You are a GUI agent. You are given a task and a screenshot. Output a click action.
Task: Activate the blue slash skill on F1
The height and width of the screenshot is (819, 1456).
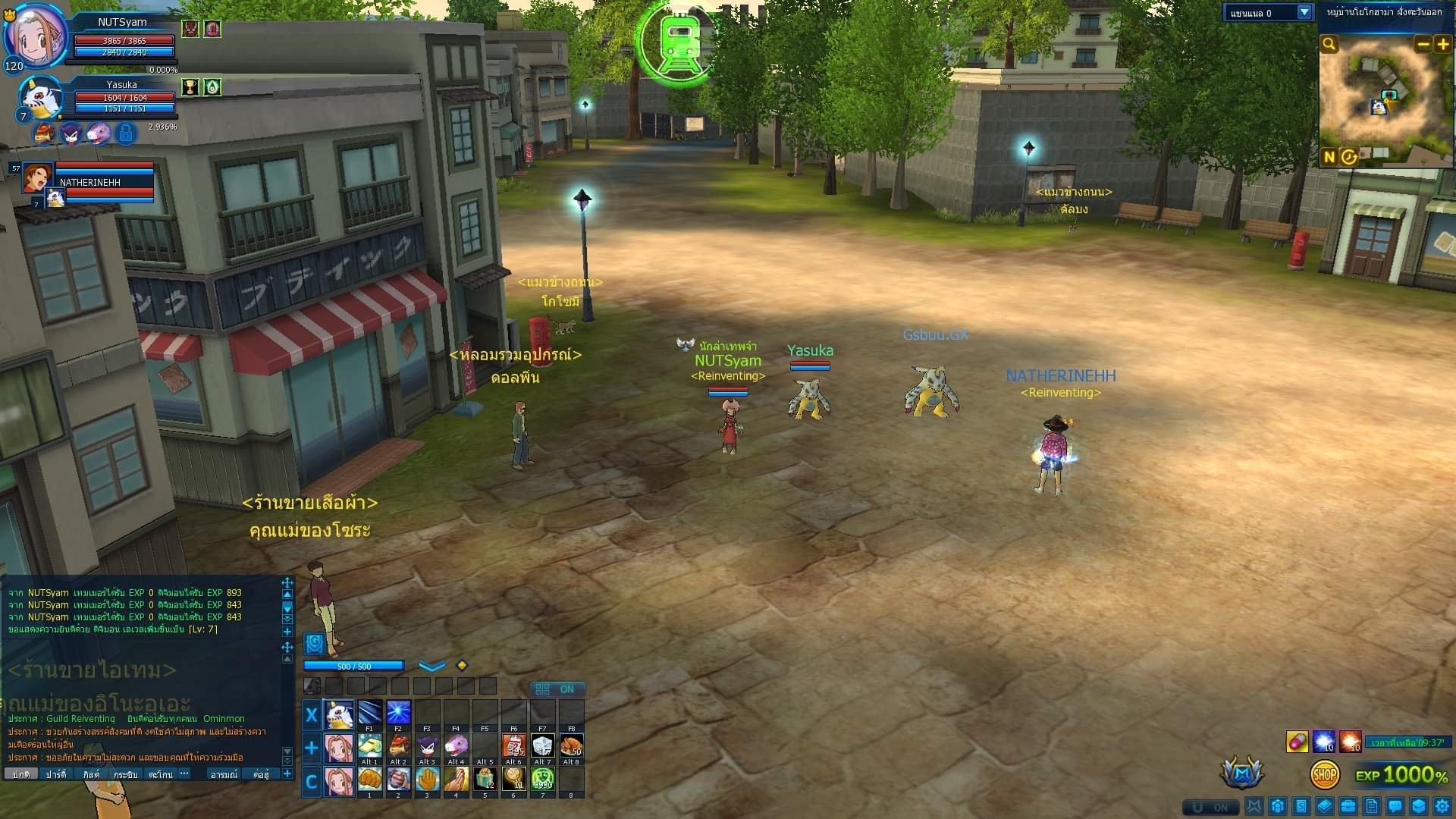tap(369, 714)
